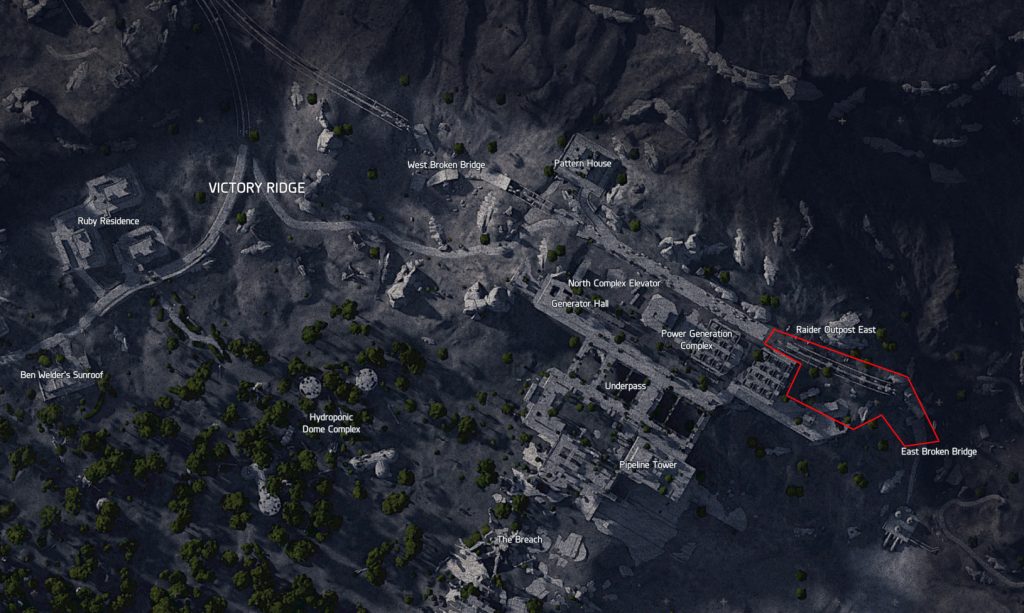
Task: Pick the Power Generation Complex label
Action: pyautogui.click(x=696, y=339)
